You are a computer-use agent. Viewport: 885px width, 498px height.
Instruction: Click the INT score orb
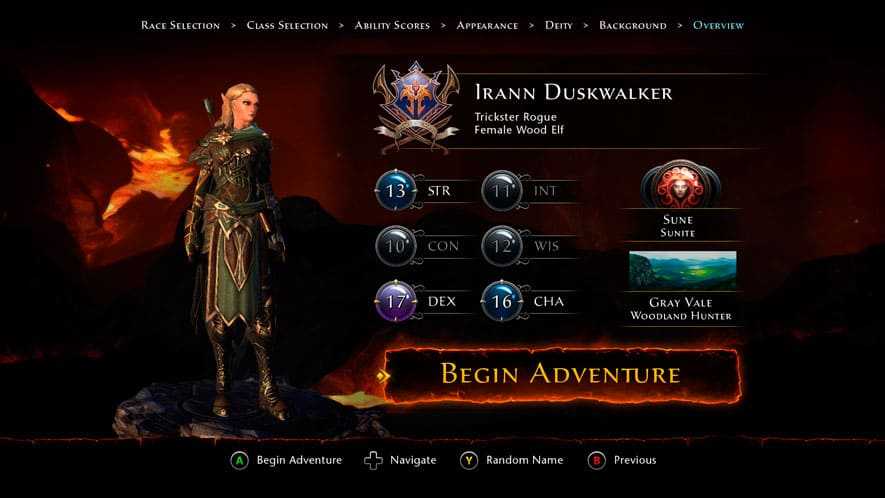click(501, 190)
